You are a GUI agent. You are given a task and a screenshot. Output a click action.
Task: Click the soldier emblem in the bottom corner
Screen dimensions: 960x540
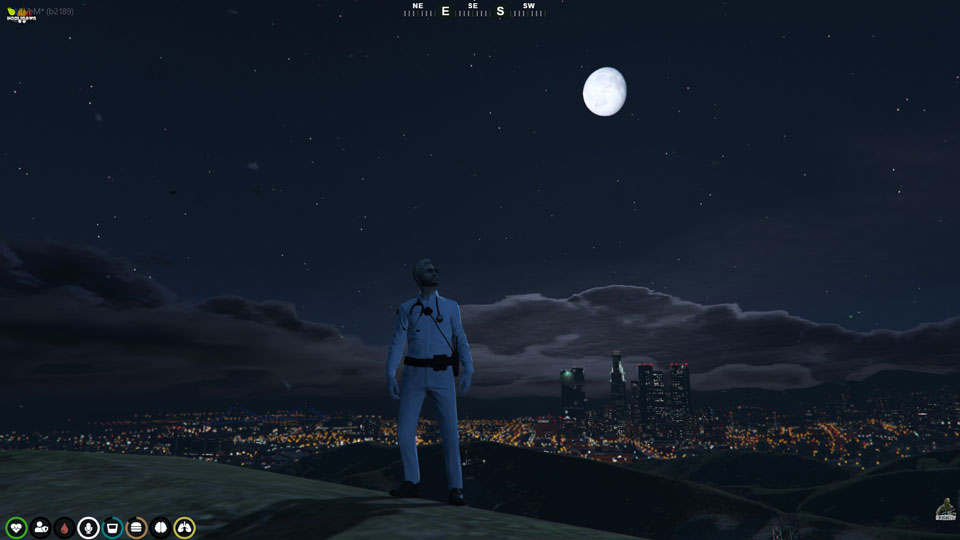pyautogui.click(x=945, y=509)
